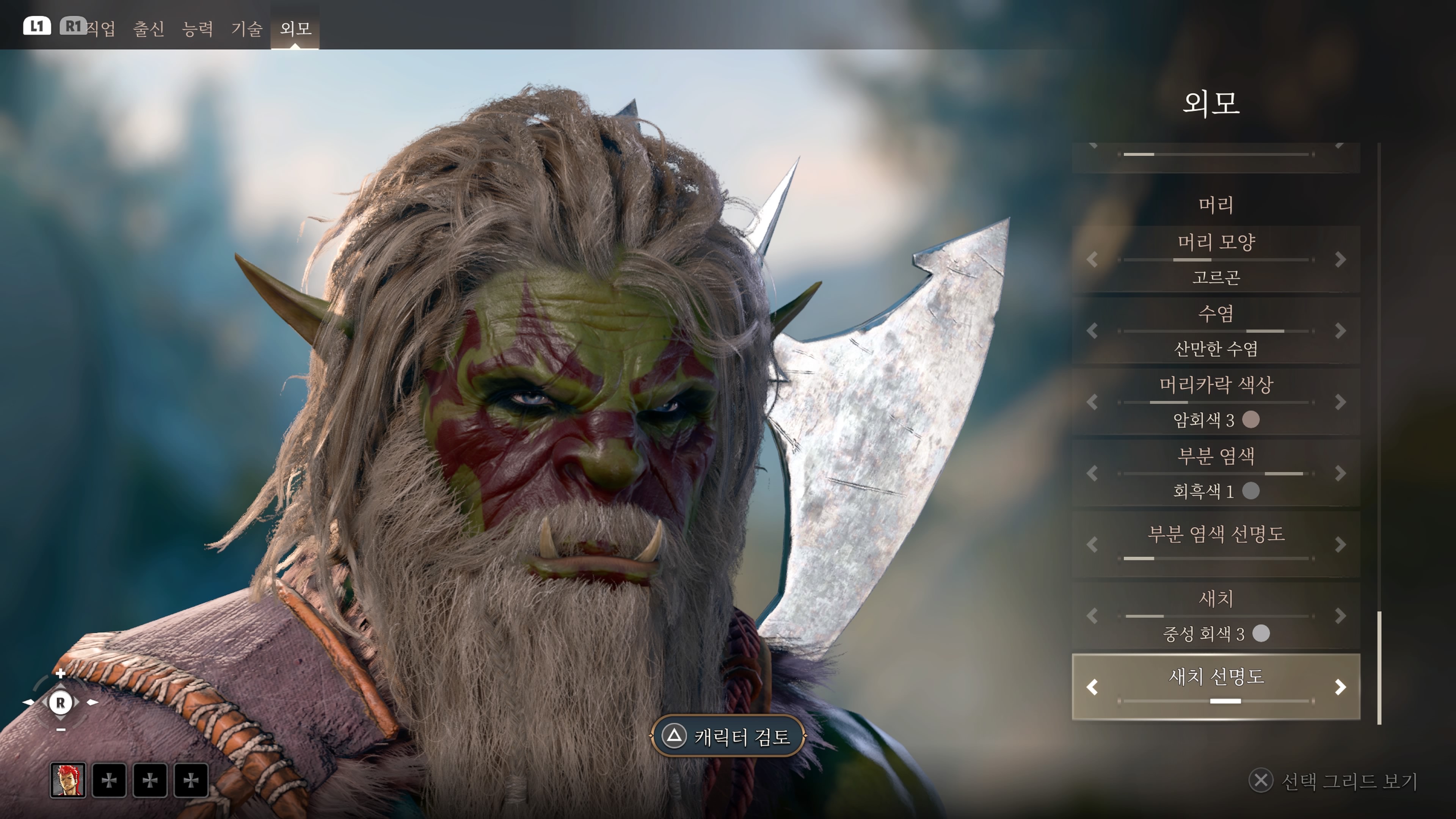Change 새치 to the next color
Image resolution: width=1456 pixels, height=819 pixels.
pos(1340,615)
